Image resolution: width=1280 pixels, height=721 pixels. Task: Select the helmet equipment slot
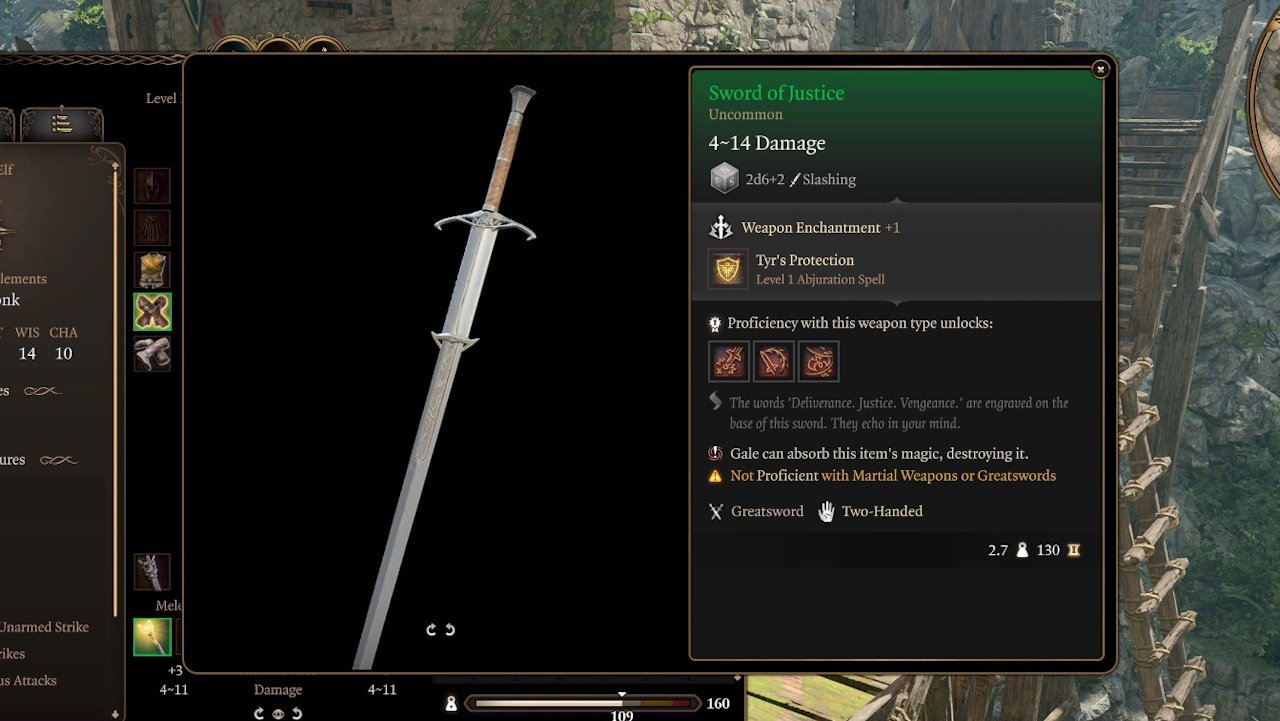pyautogui.click(x=152, y=185)
